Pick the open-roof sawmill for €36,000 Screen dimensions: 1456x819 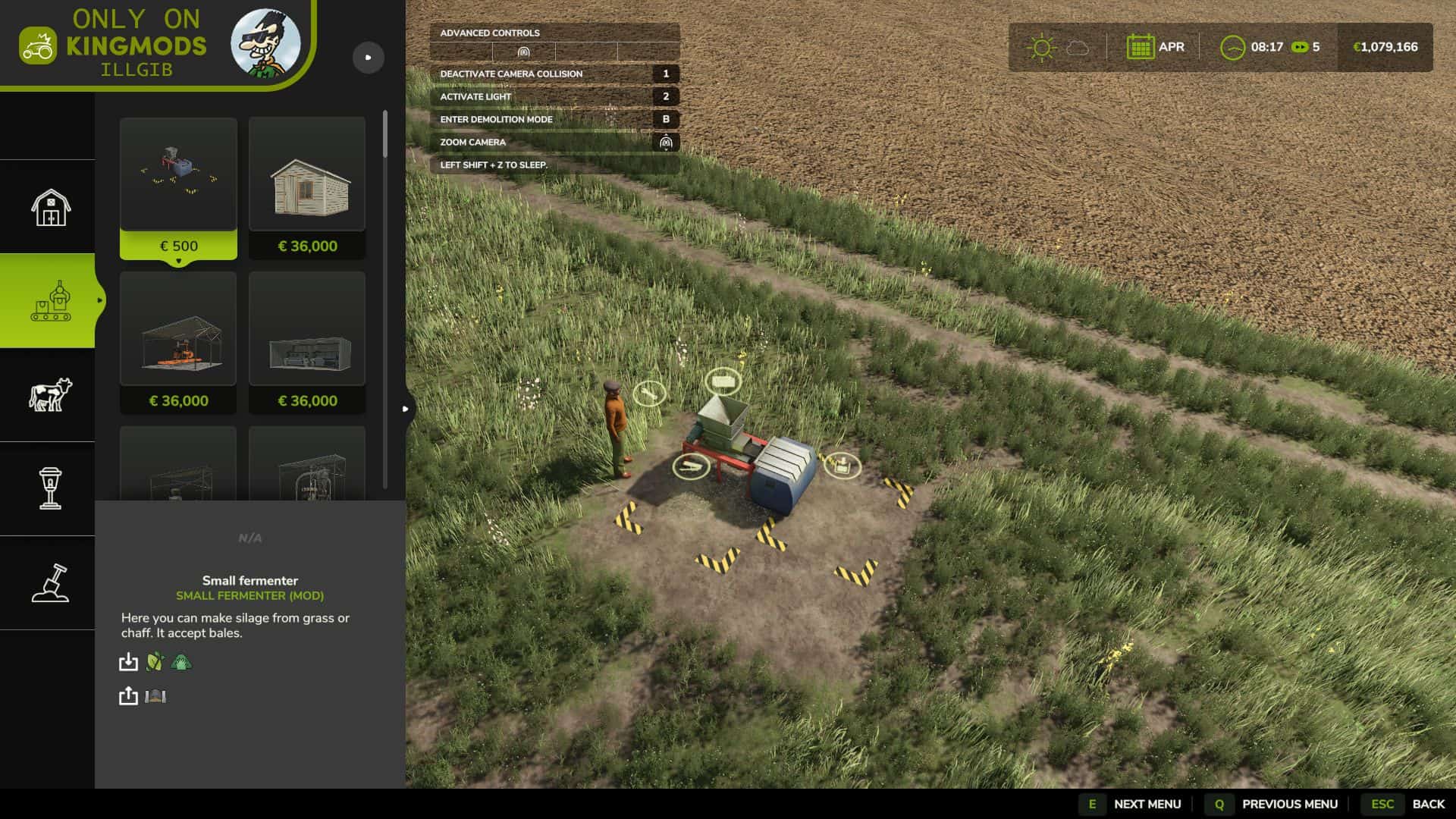click(x=178, y=343)
